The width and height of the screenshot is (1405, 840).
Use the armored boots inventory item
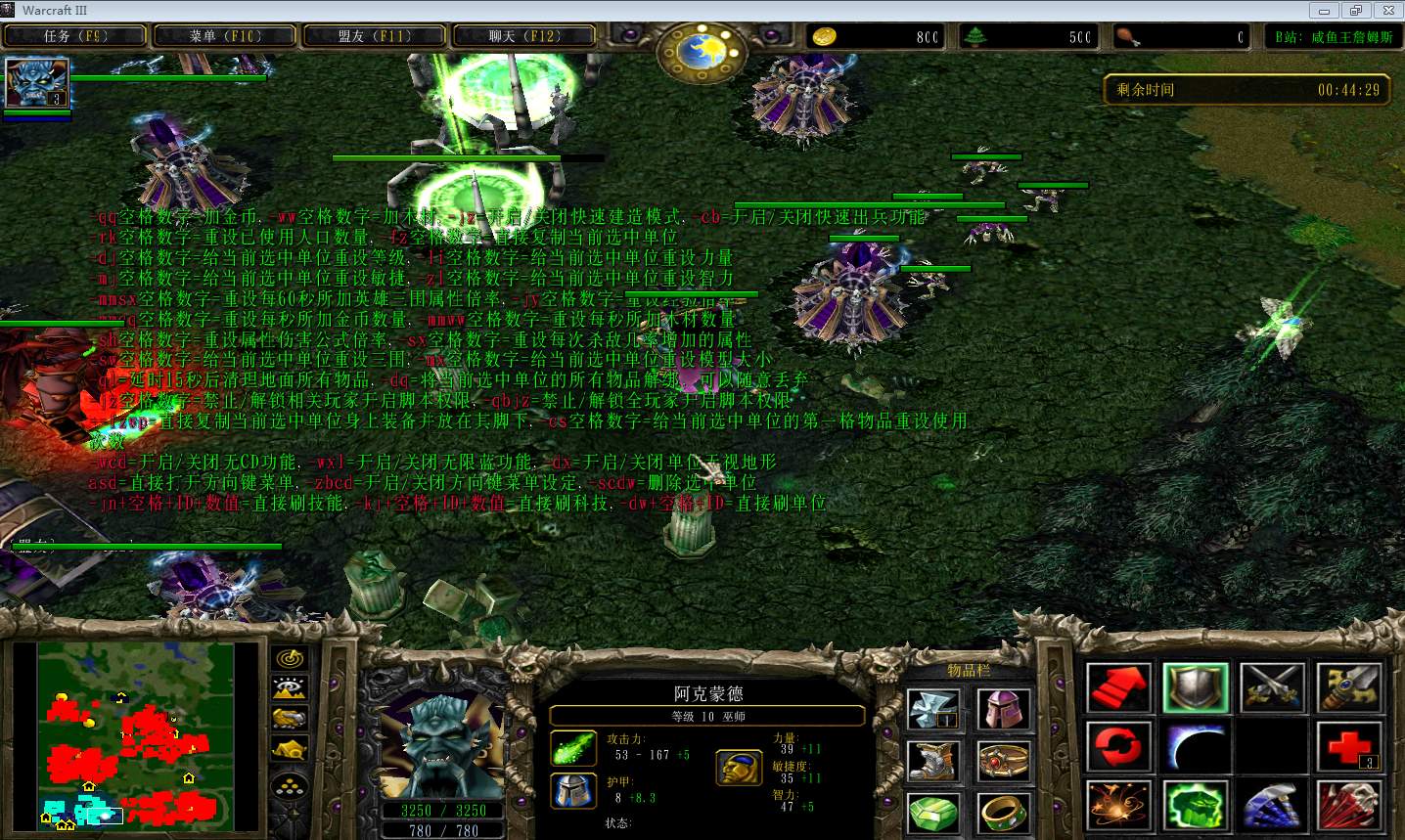pyautogui.click(x=931, y=760)
